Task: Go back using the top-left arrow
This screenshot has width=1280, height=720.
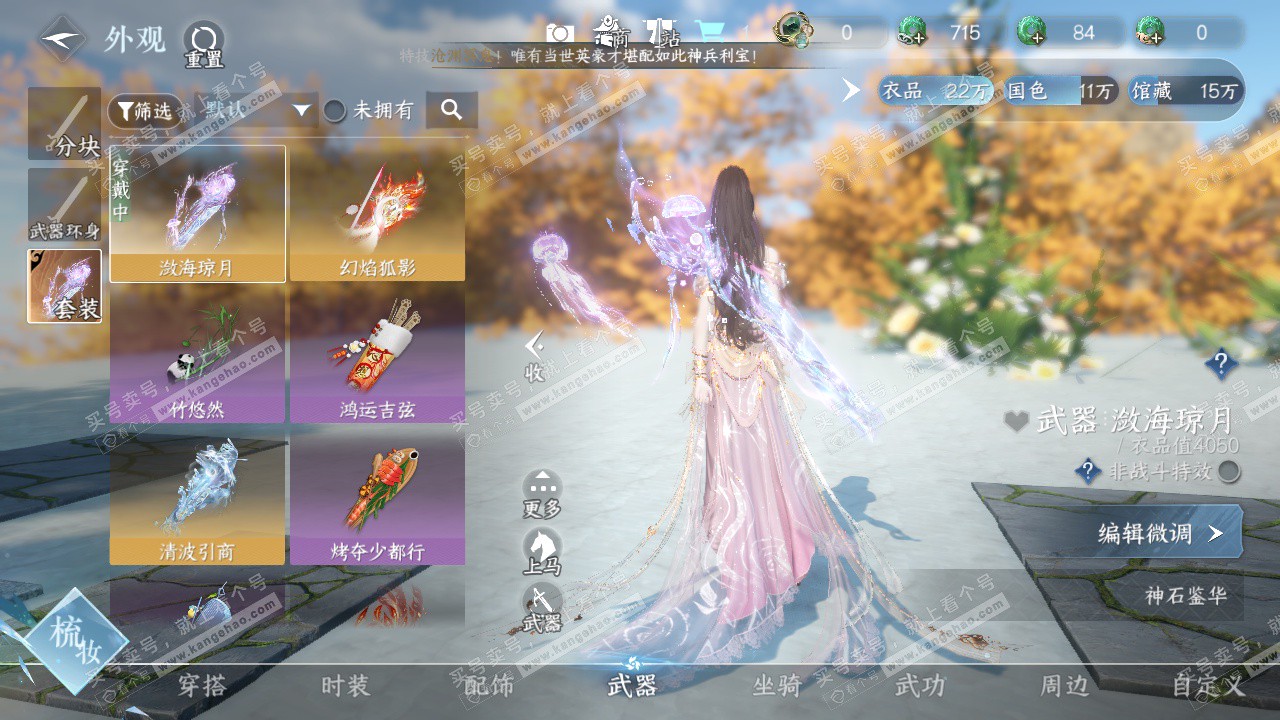Action: click(63, 39)
